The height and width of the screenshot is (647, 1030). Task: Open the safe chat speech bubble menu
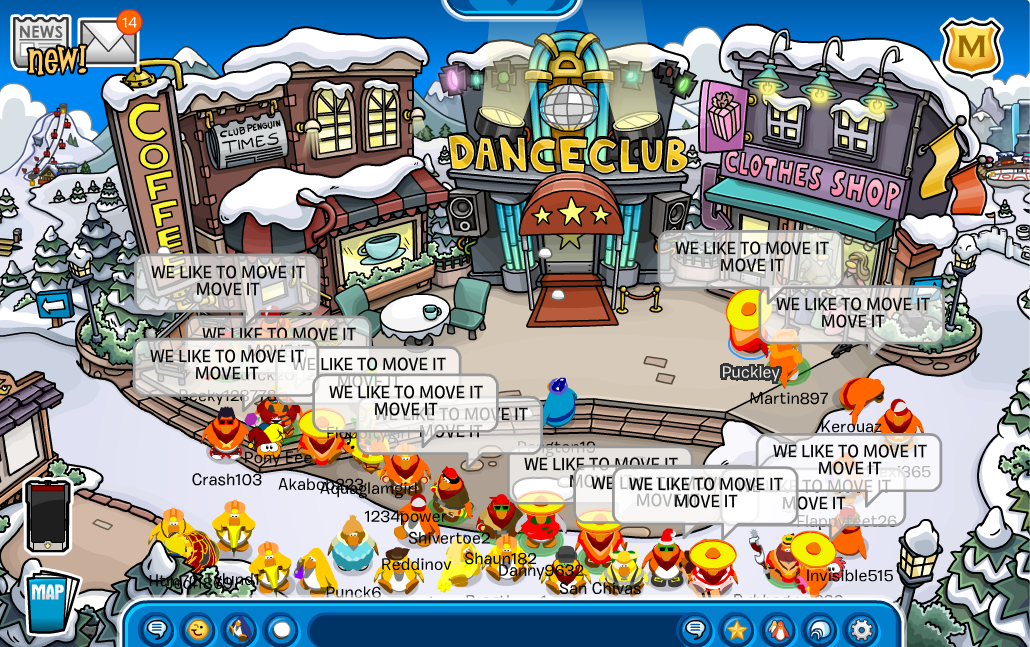[157, 630]
